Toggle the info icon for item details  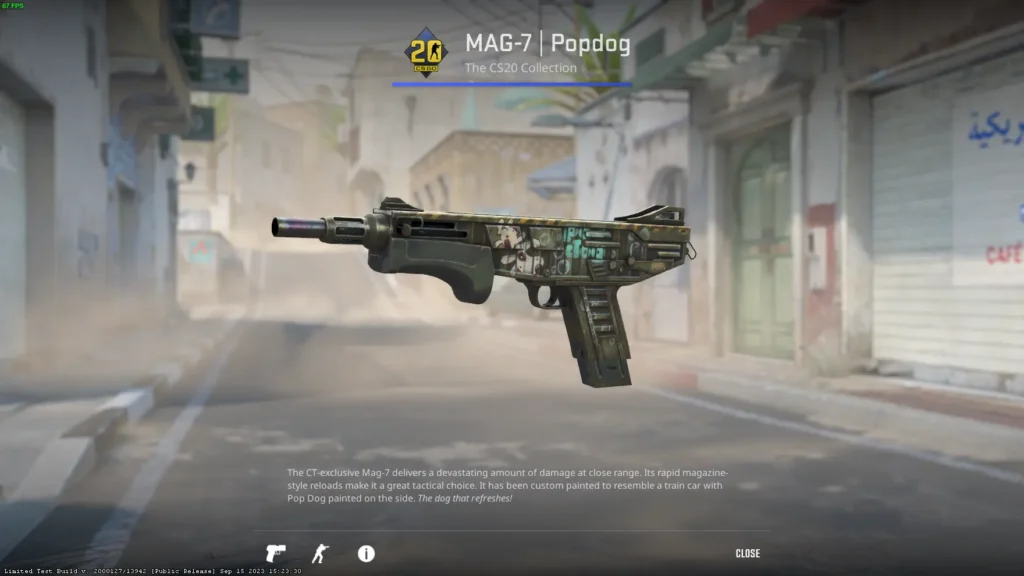click(366, 553)
